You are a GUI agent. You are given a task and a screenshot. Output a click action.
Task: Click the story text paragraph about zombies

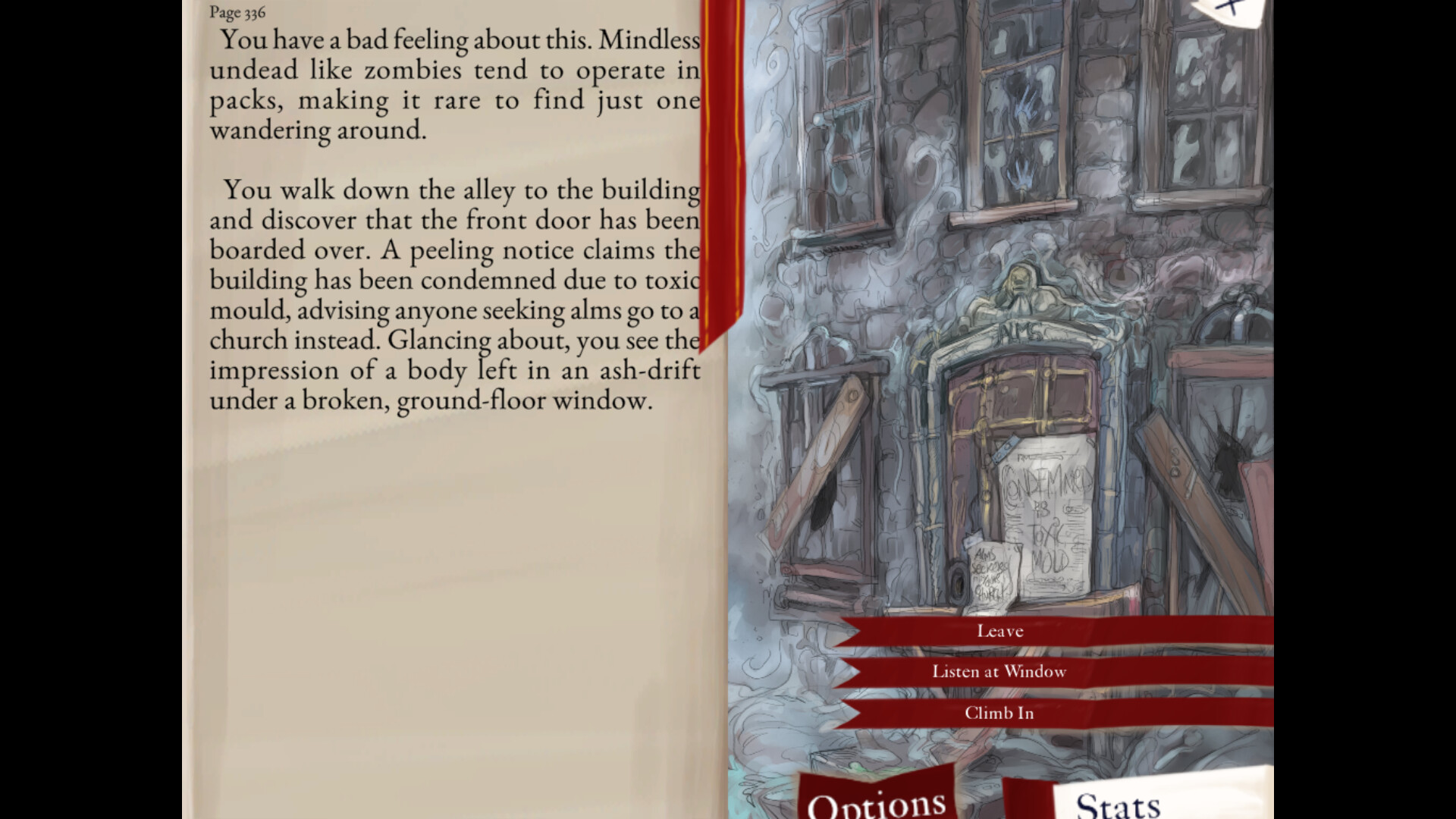(x=455, y=83)
